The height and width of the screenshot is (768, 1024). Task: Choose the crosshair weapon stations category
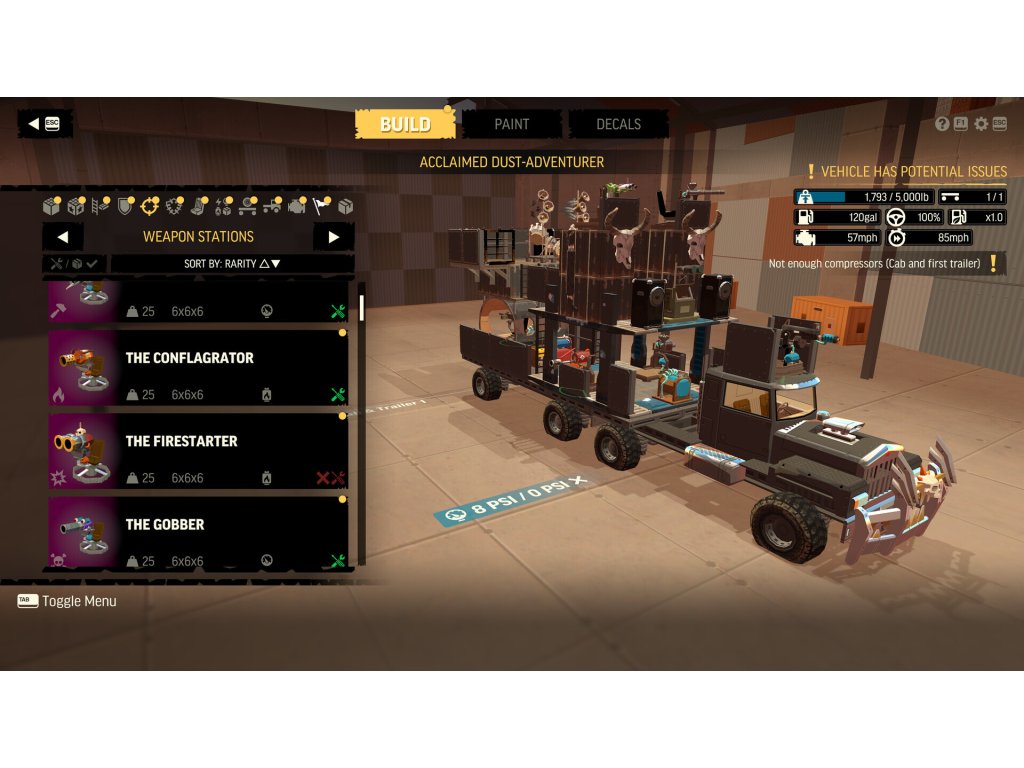pos(150,207)
